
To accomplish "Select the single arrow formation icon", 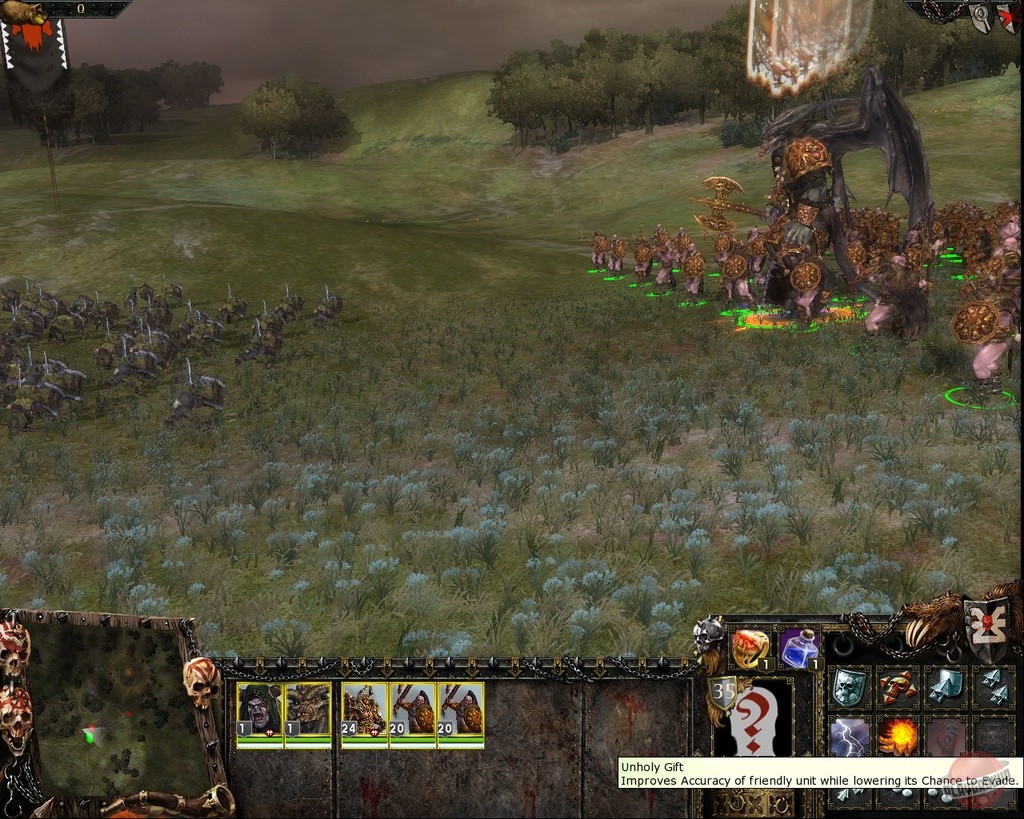I will tap(946, 687).
